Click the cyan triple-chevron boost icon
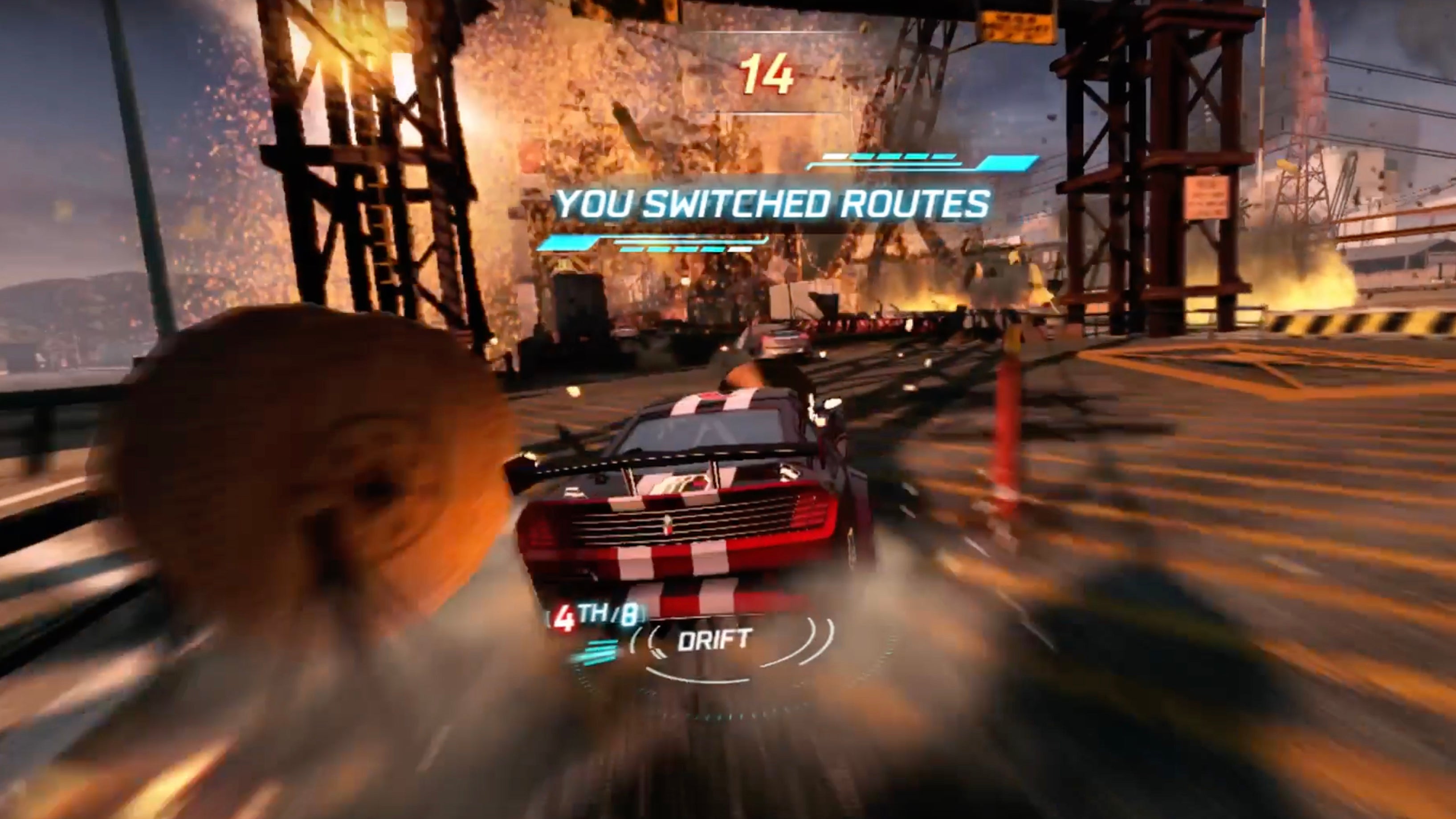The image size is (1456, 819). [597, 652]
